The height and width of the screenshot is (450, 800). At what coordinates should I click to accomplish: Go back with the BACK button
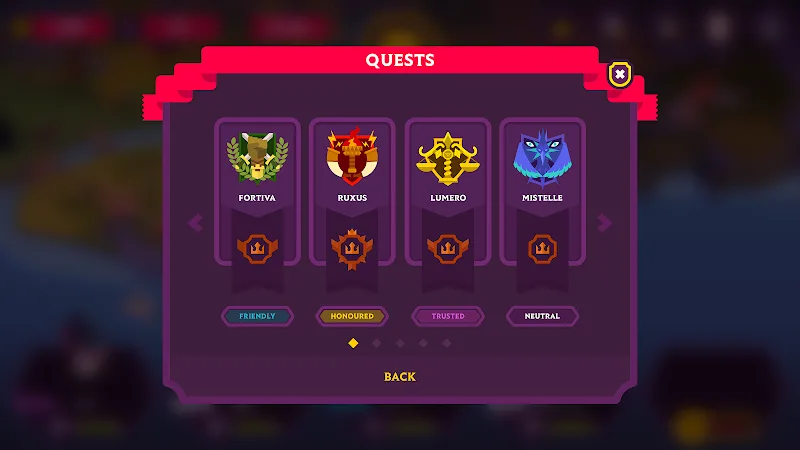coord(400,377)
